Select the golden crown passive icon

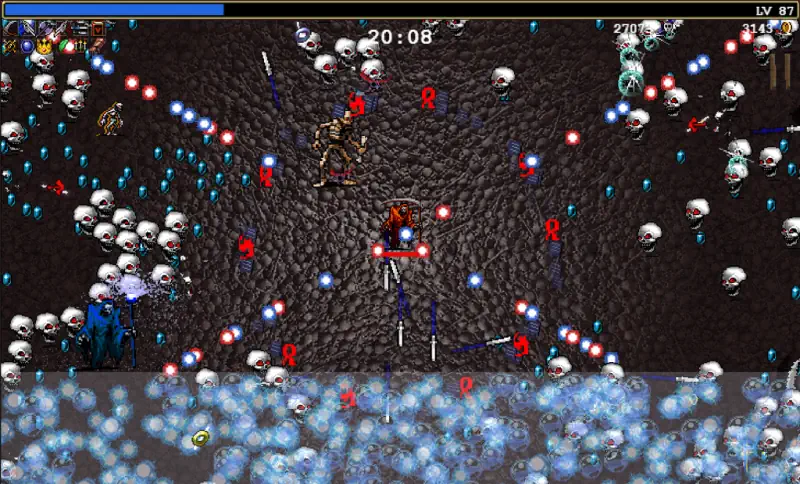click(44, 46)
